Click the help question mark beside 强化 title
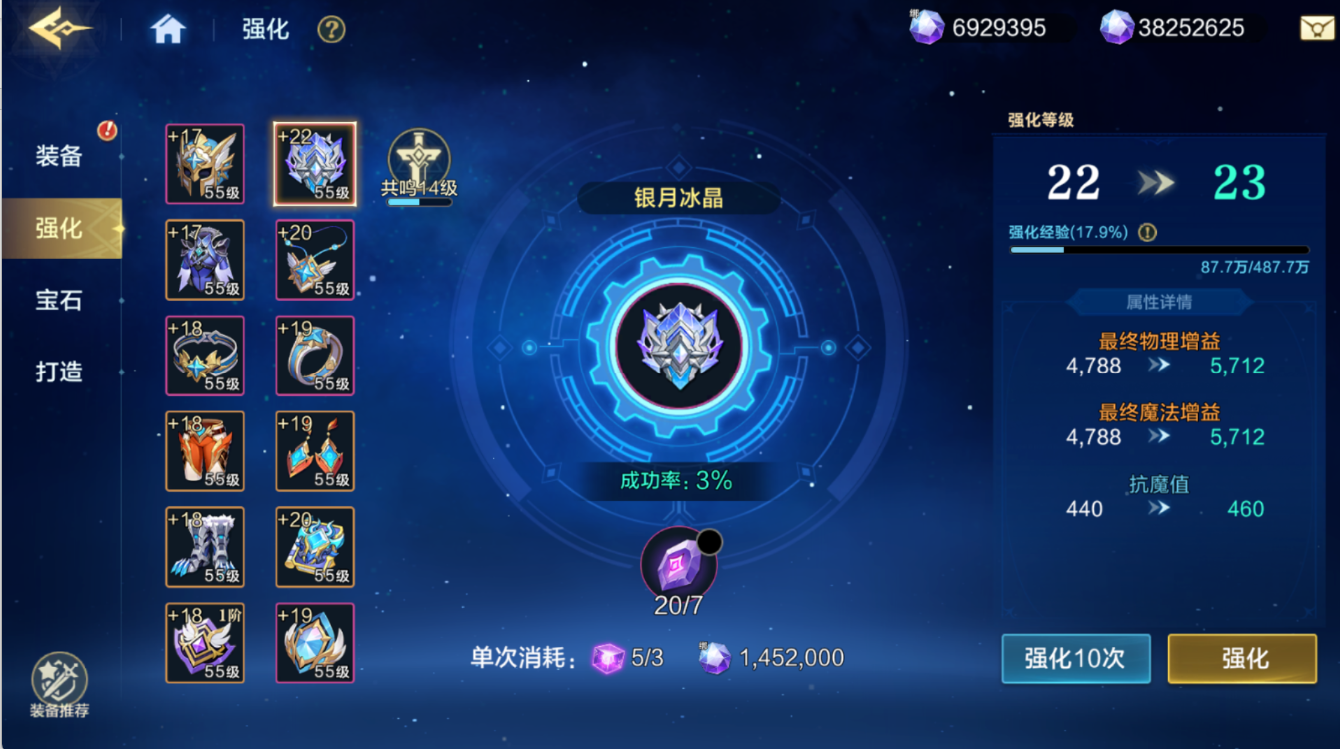Viewport: 1340px width, 749px height. tap(330, 30)
